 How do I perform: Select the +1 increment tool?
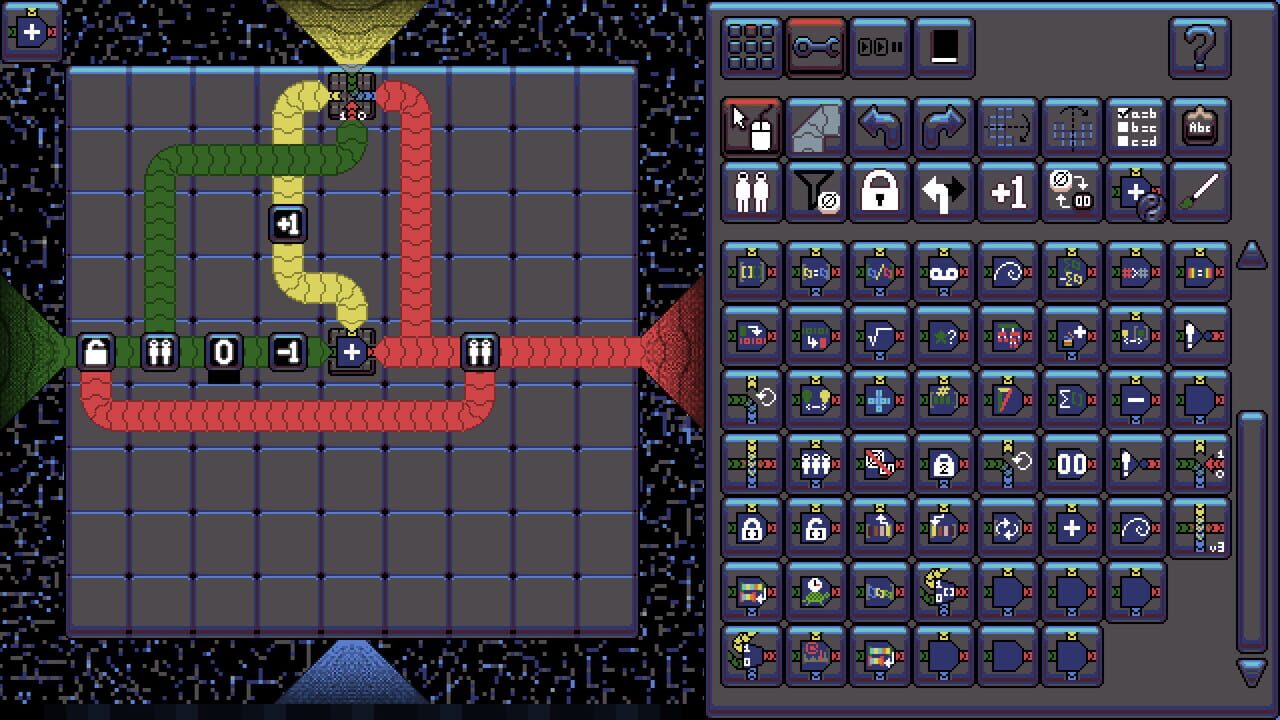pyautogui.click(x=1007, y=191)
